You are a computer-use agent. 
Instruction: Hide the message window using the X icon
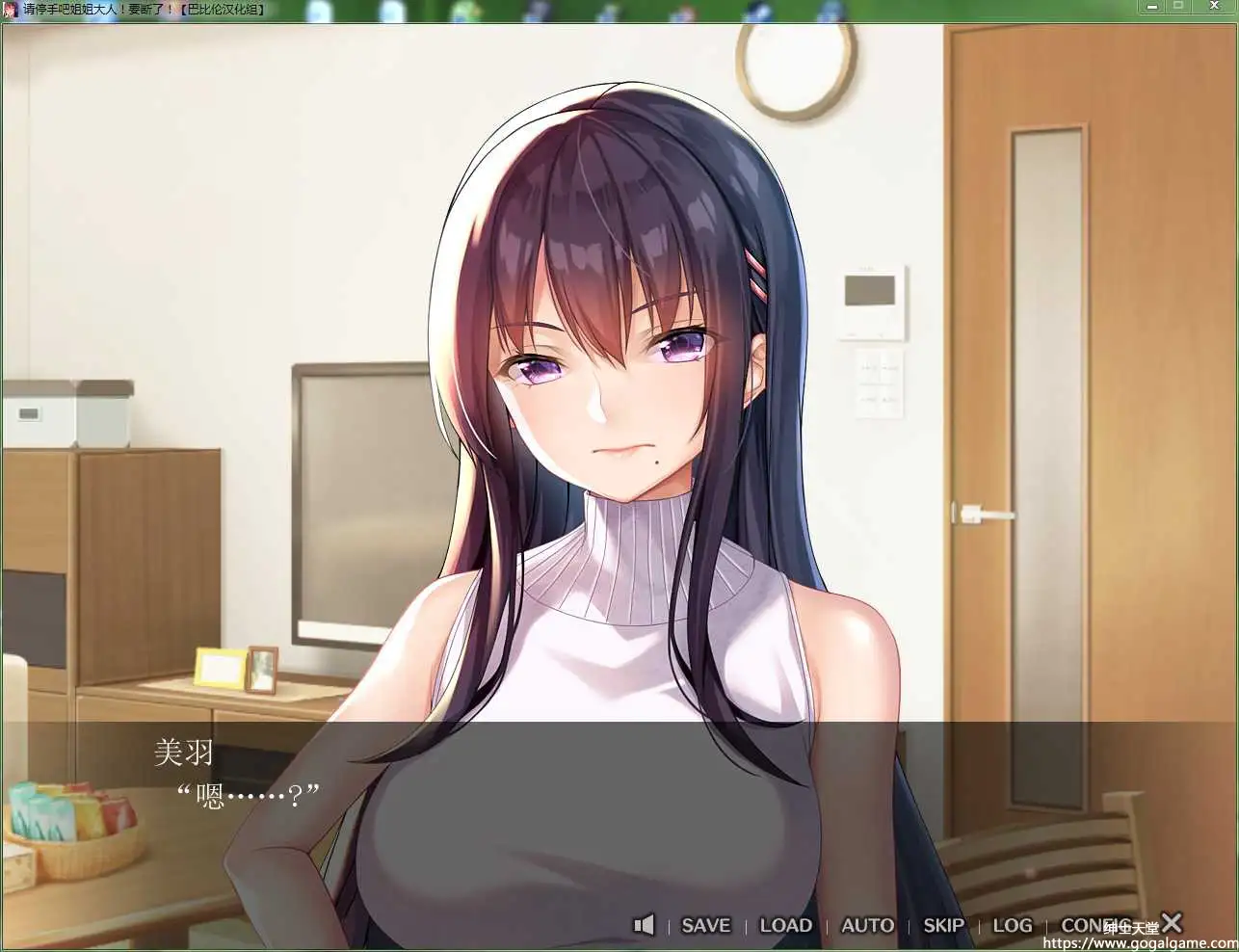tap(1171, 922)
